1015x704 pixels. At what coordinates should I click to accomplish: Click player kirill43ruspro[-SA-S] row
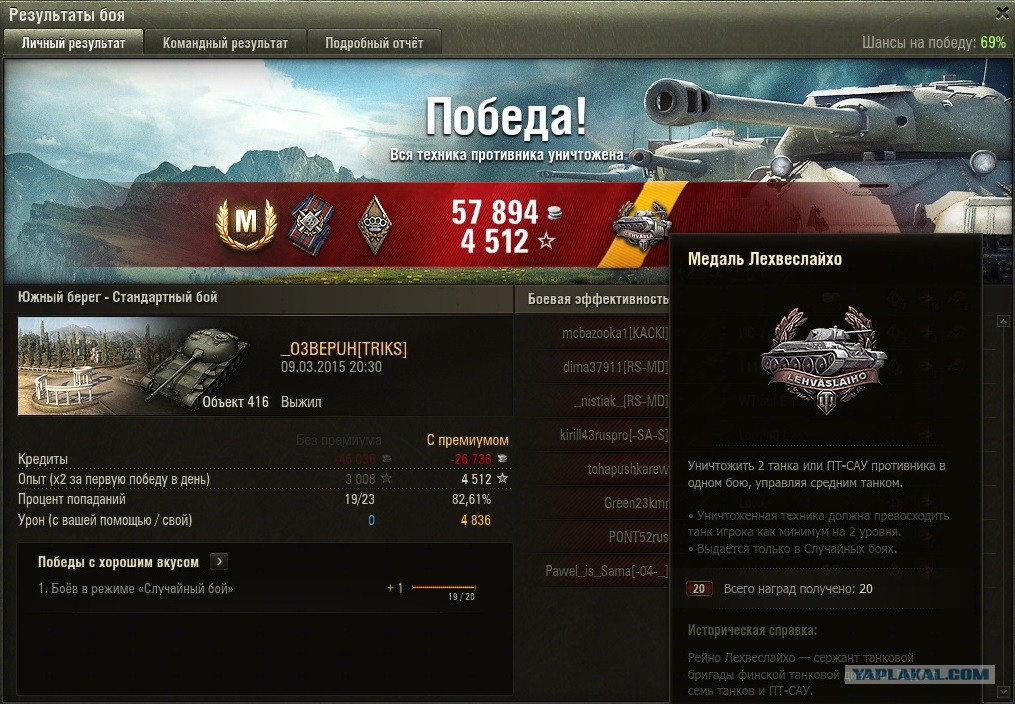pos(614,435)
